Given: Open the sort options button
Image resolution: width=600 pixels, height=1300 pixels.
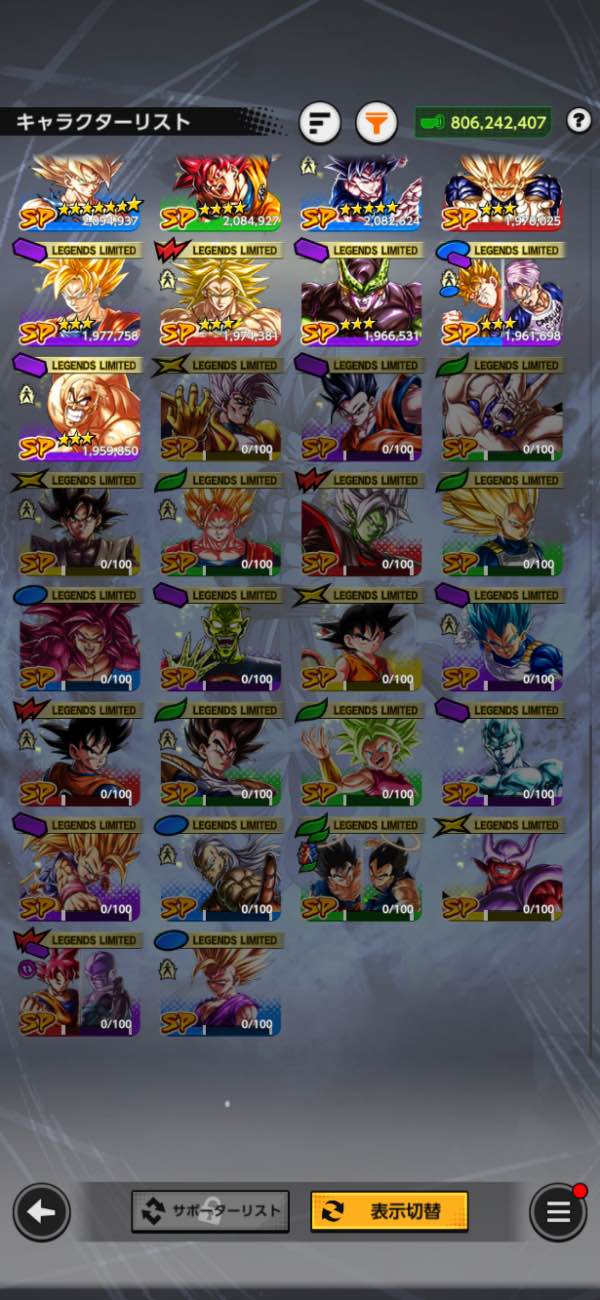Looking at the screenshot, I should click(x=320, y=123).
